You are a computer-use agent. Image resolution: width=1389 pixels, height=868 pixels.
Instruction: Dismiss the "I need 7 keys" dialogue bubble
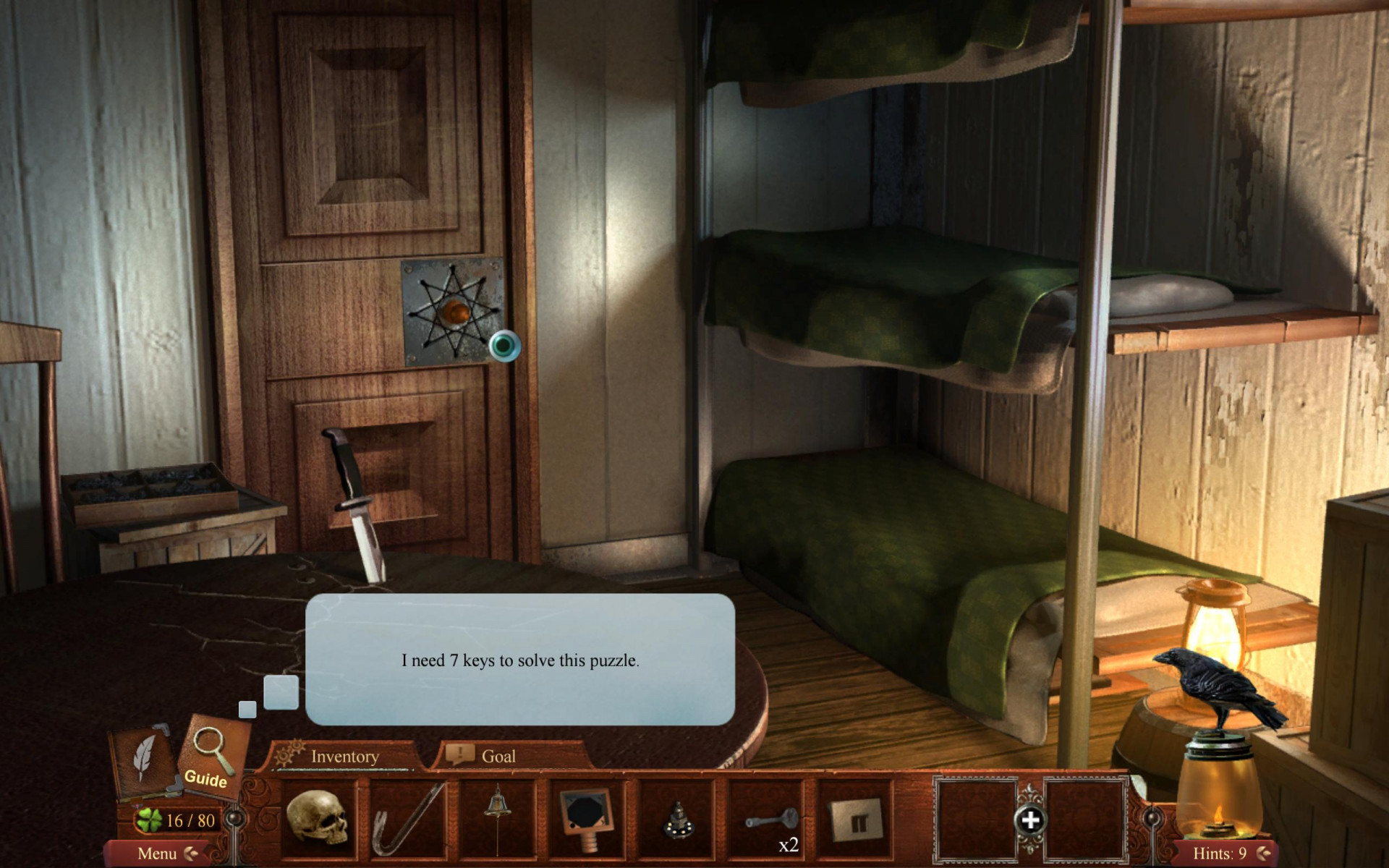[520, 660]
